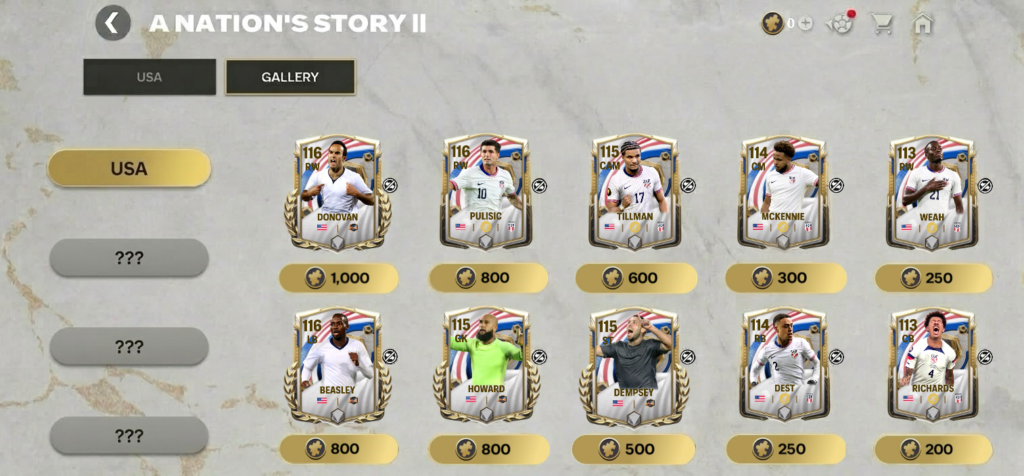Open the Gallery tab
This screenshot has height=476, width=1024.
pos(290,77)
